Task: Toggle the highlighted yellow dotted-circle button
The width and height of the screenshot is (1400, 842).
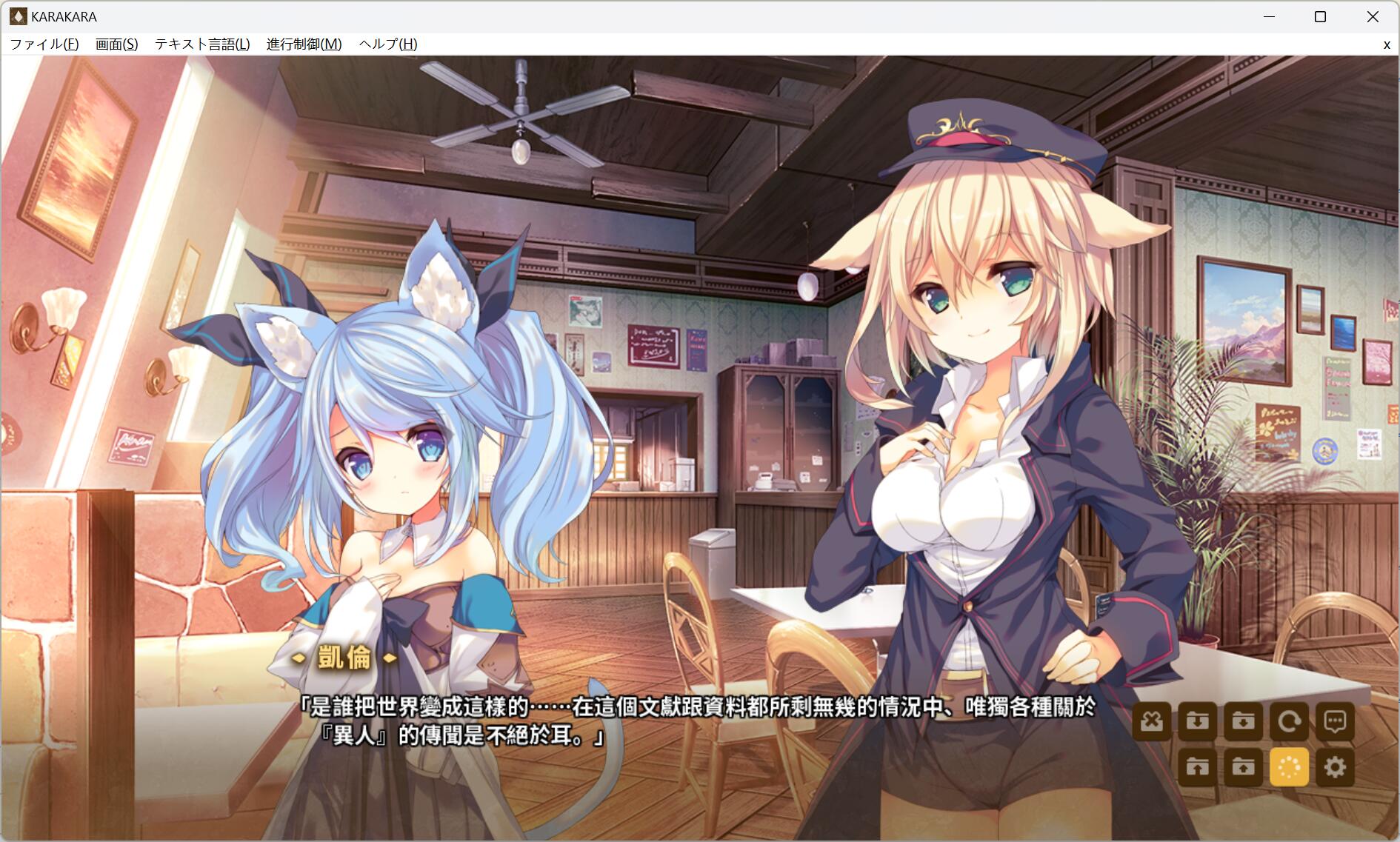Action: 1289,767
